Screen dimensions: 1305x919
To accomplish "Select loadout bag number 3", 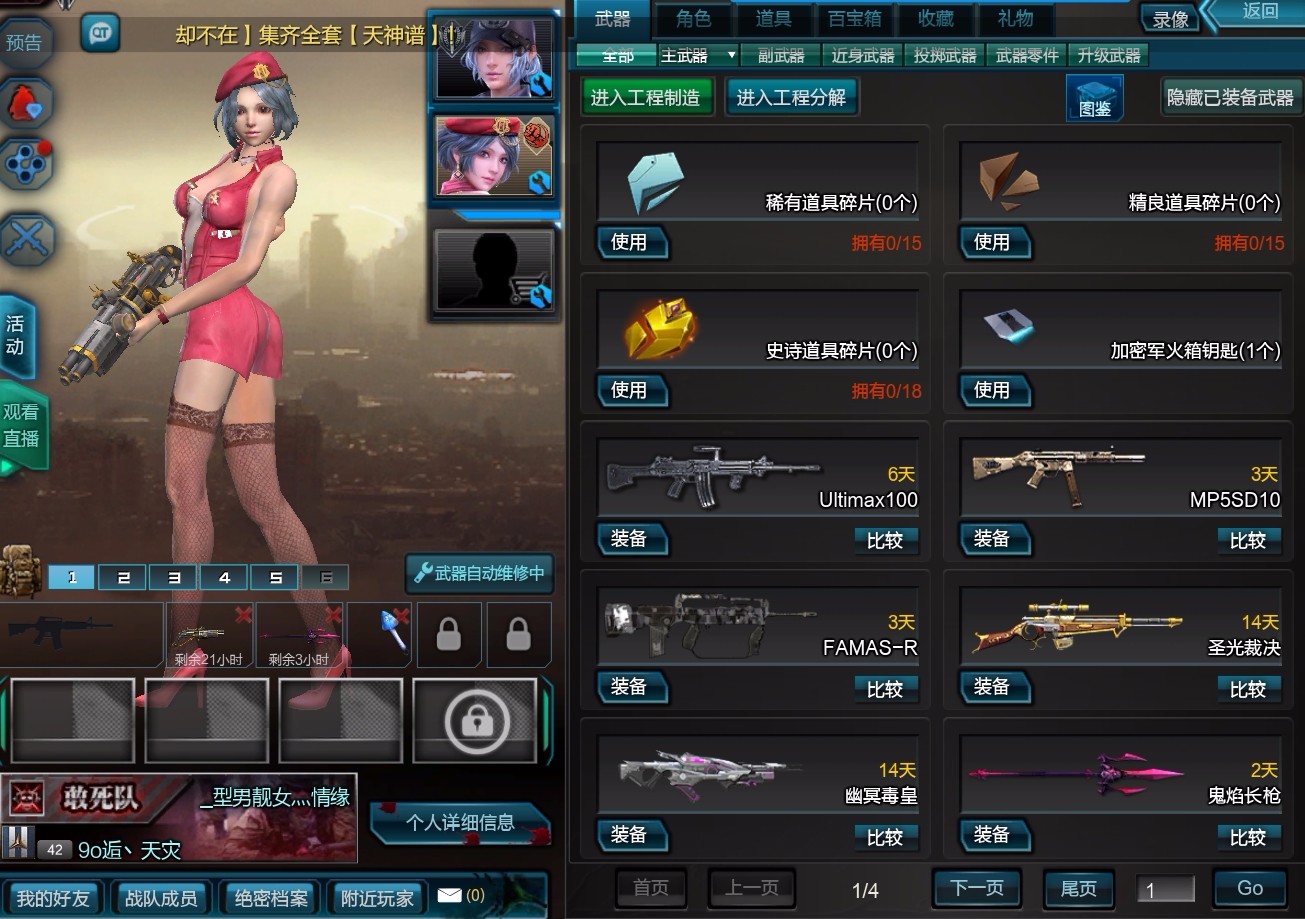I will tap(174, 578).
